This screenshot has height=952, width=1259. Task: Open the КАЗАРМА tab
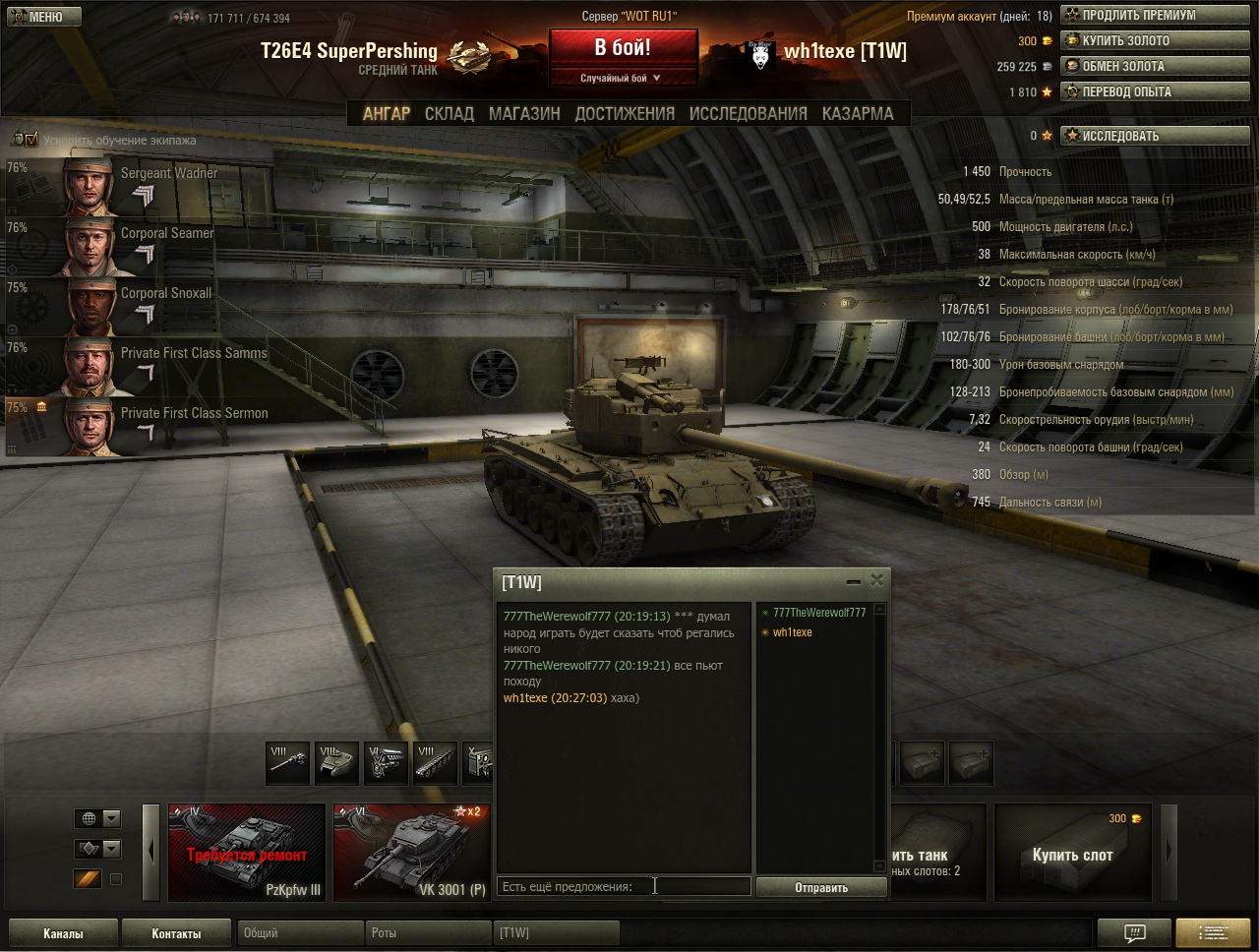(858, 114)
